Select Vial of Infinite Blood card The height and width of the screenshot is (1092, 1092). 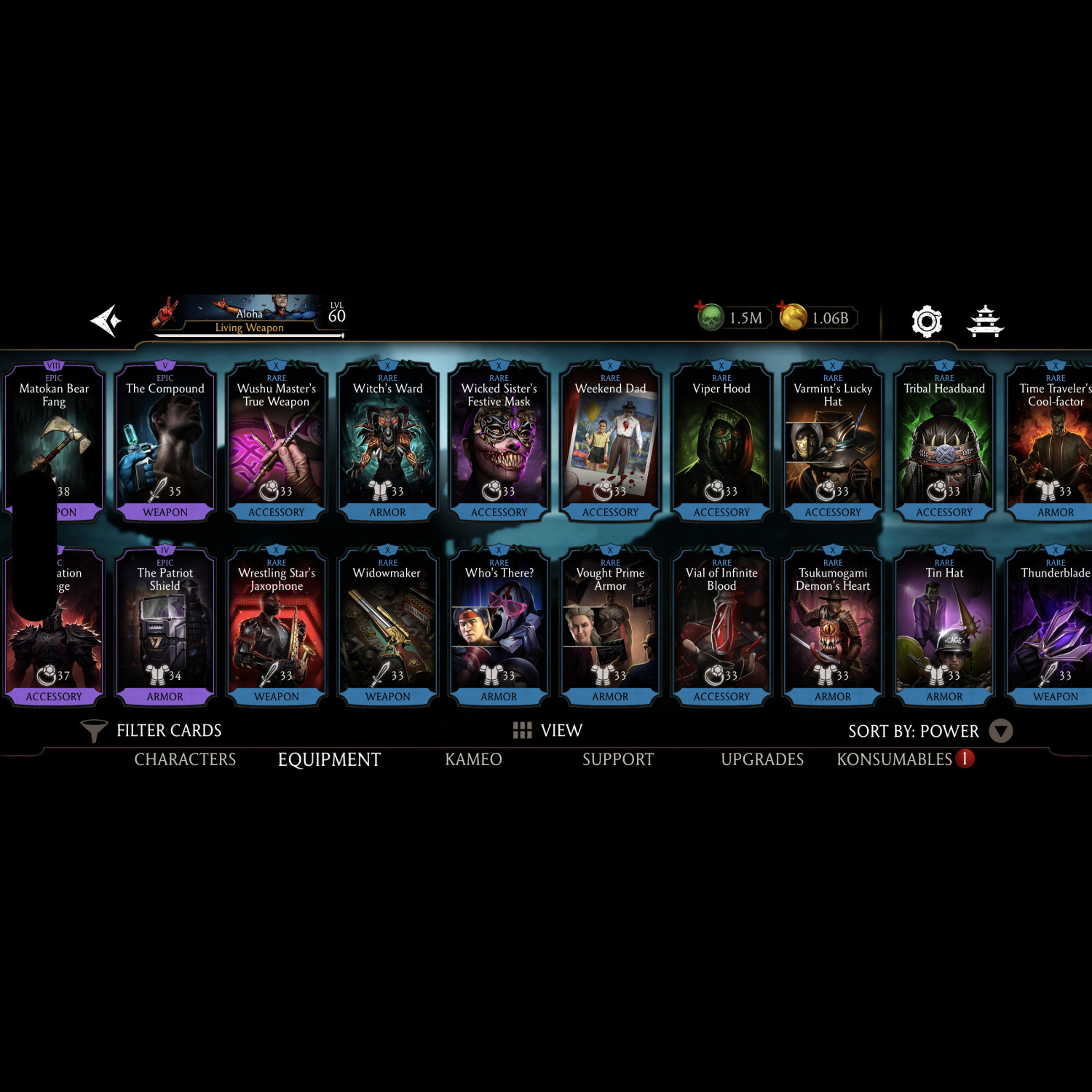pyautogui.click(x=721, y=626)
